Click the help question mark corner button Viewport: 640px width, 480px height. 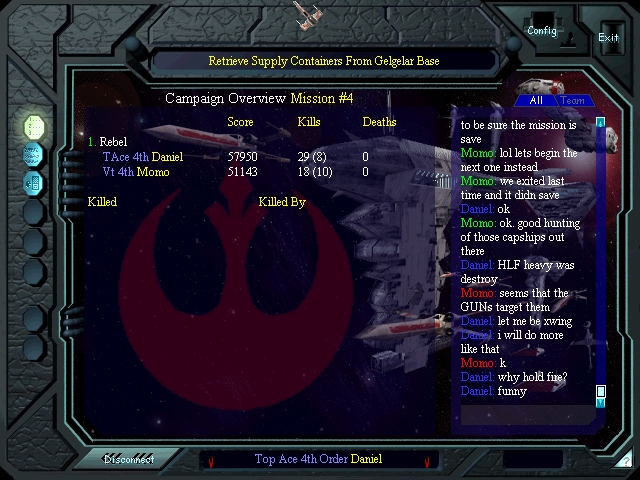point(624,461)
